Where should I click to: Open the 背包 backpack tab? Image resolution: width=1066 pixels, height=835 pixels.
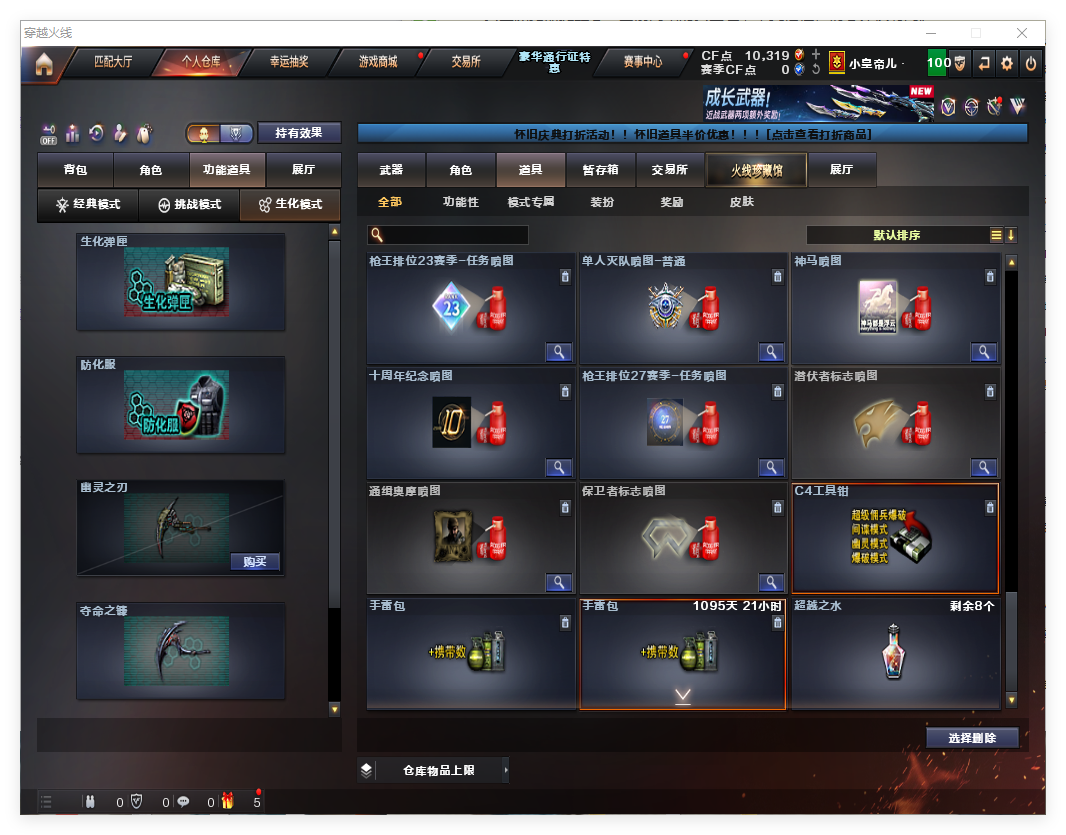[75, 170]
